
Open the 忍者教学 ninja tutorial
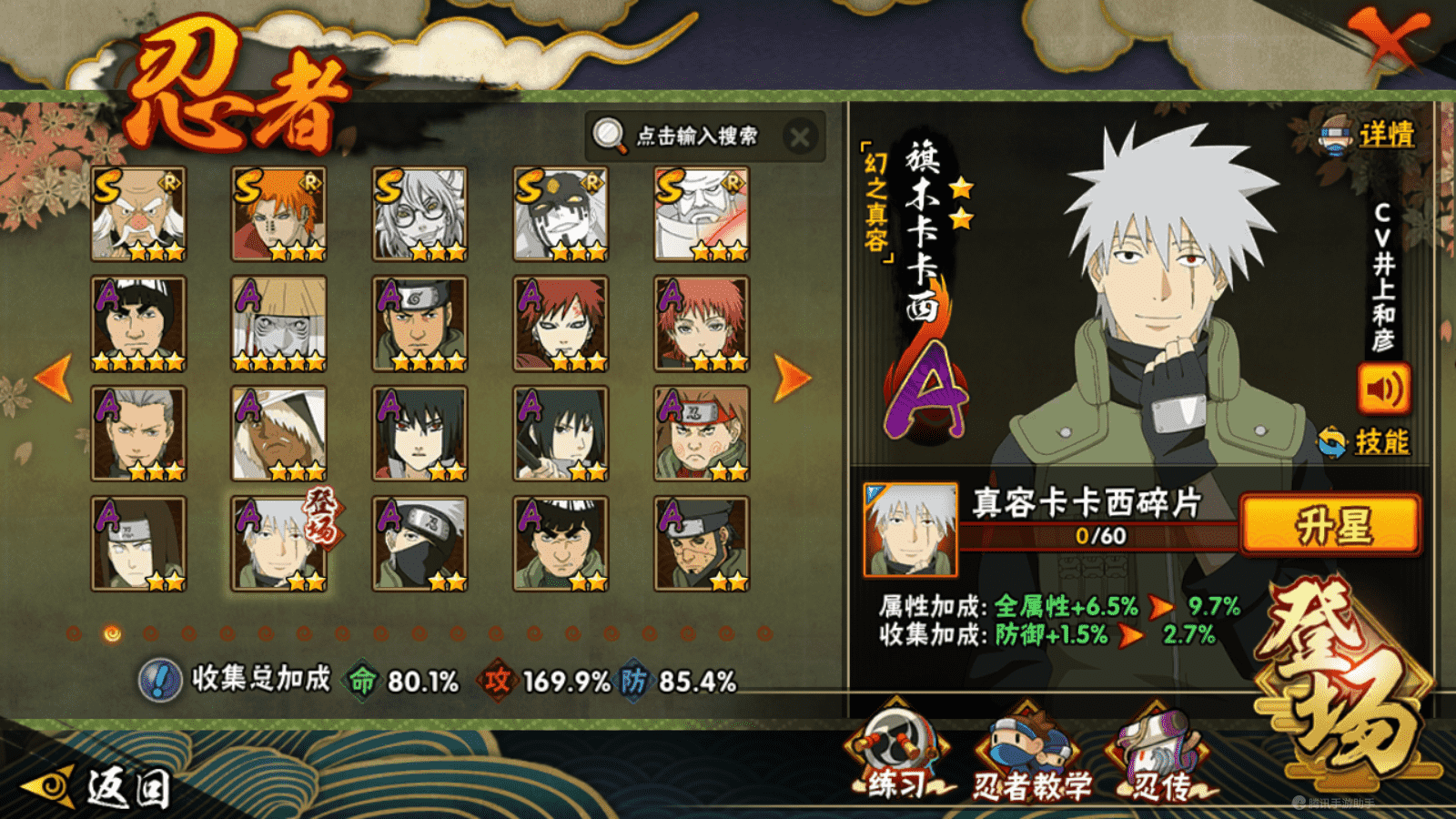pos(1030,757)
